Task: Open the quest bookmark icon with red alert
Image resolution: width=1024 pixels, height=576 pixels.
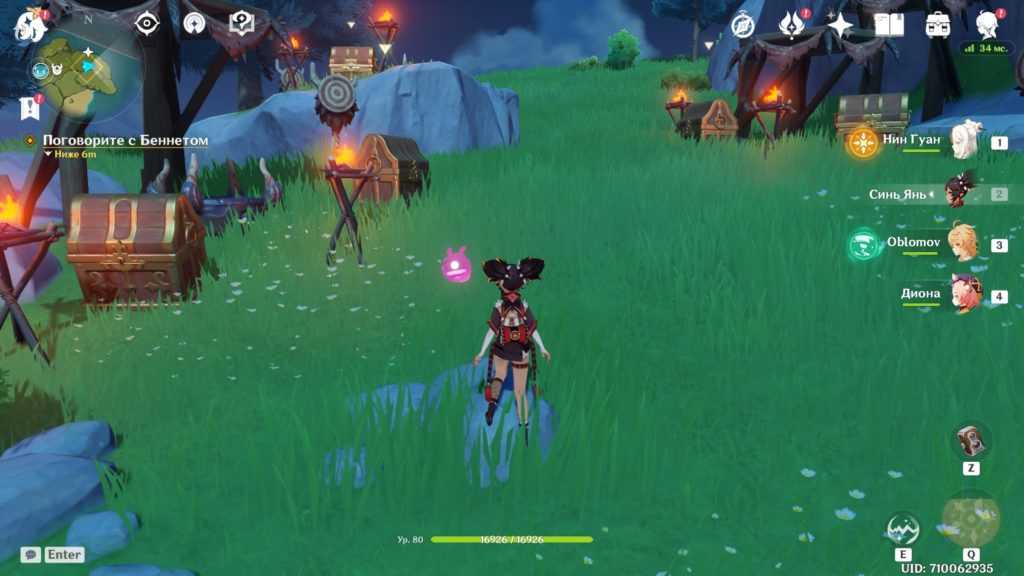Action: coord(28,107)
